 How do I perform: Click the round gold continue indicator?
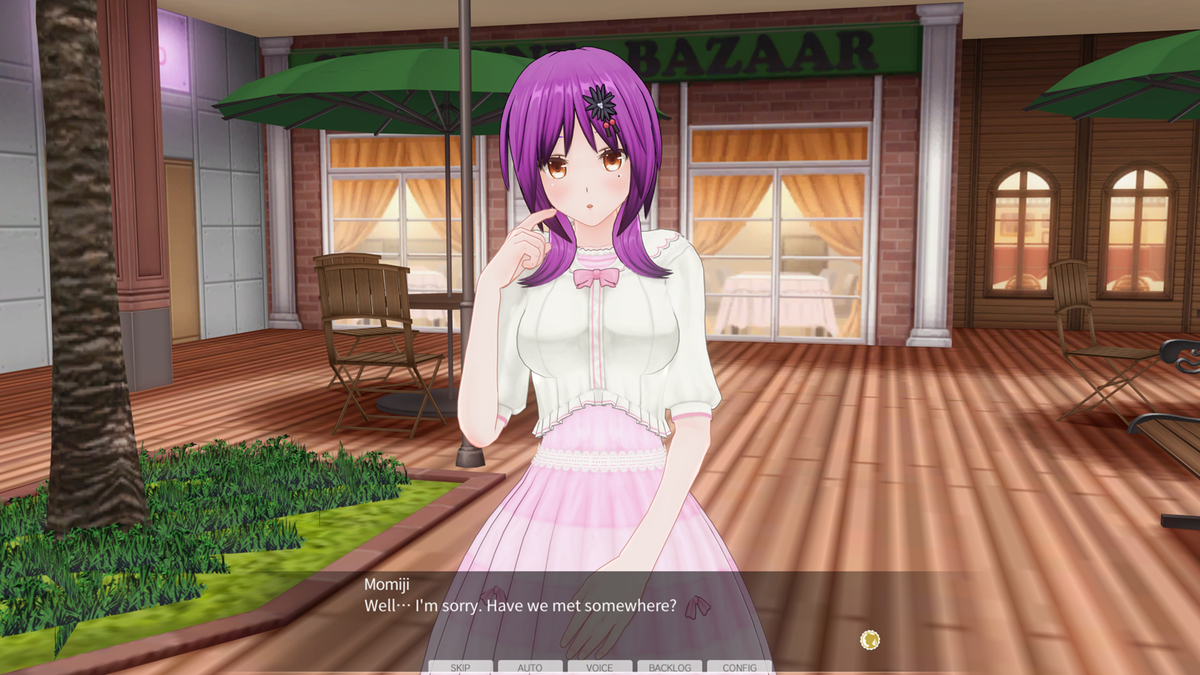click(870, 639)
